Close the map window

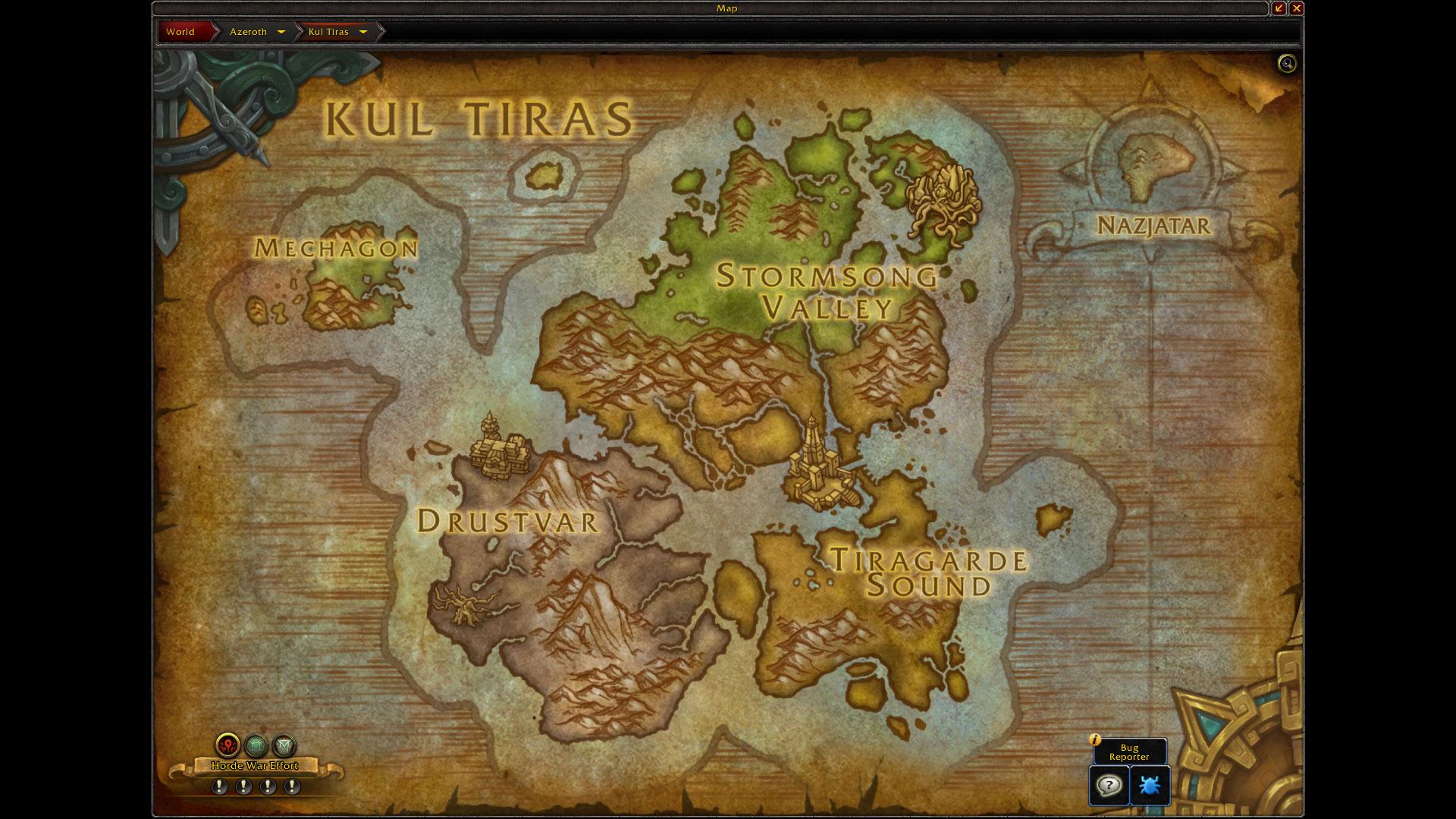click(x=1296, y=8)
